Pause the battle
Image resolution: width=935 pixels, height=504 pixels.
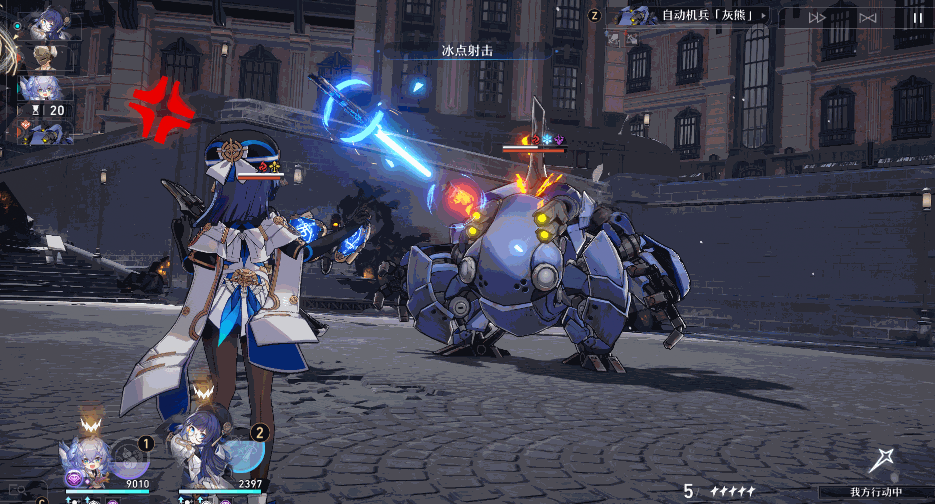(x=917, y=17)
